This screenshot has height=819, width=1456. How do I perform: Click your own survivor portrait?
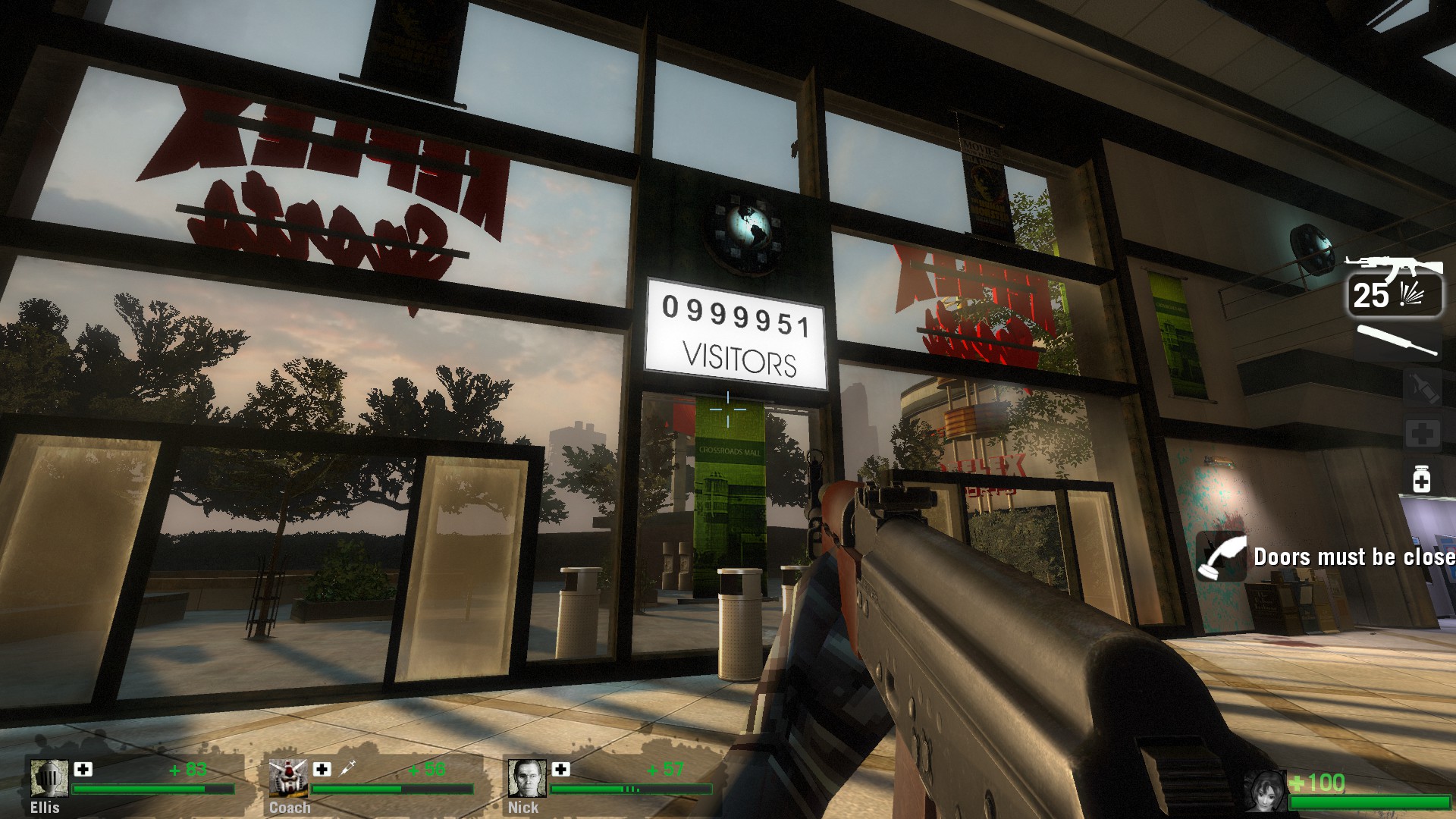pyautogui.click(x=1265, y=791)
